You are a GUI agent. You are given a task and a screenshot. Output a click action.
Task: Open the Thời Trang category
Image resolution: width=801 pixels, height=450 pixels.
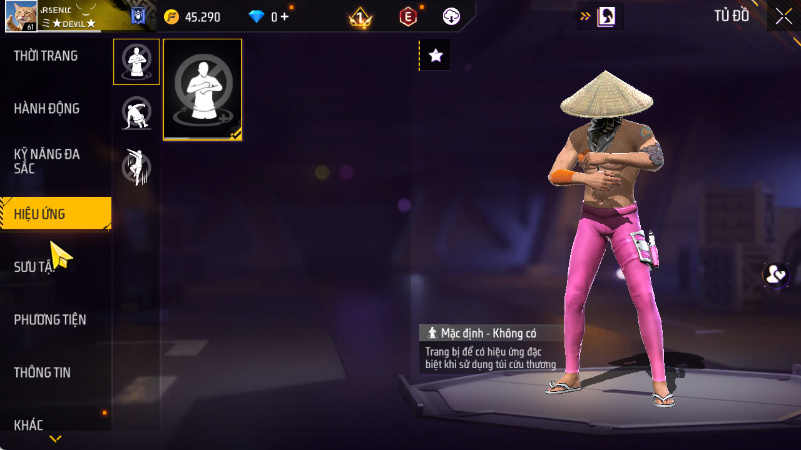46,56
